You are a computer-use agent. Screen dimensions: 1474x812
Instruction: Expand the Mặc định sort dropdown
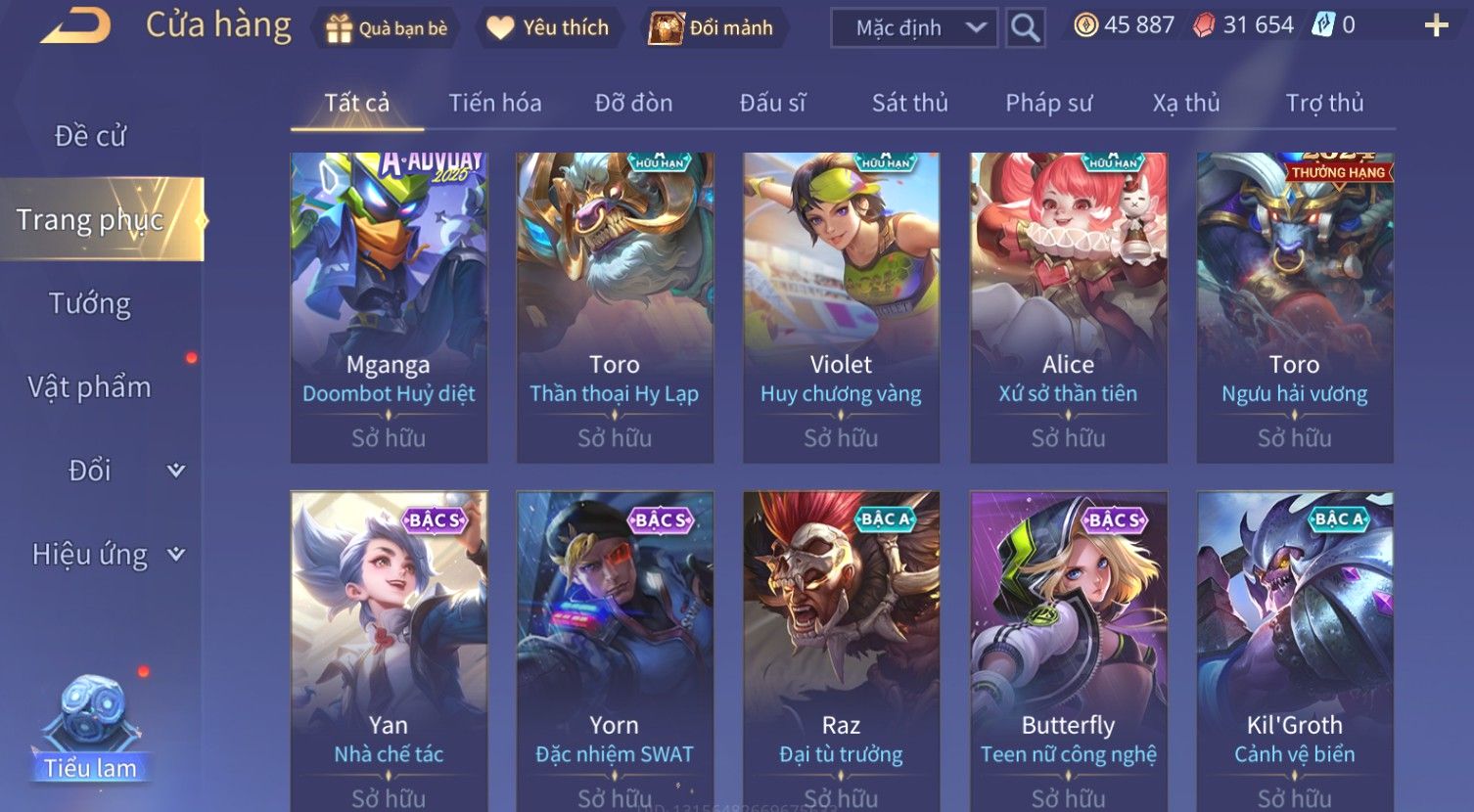point(913,28)
